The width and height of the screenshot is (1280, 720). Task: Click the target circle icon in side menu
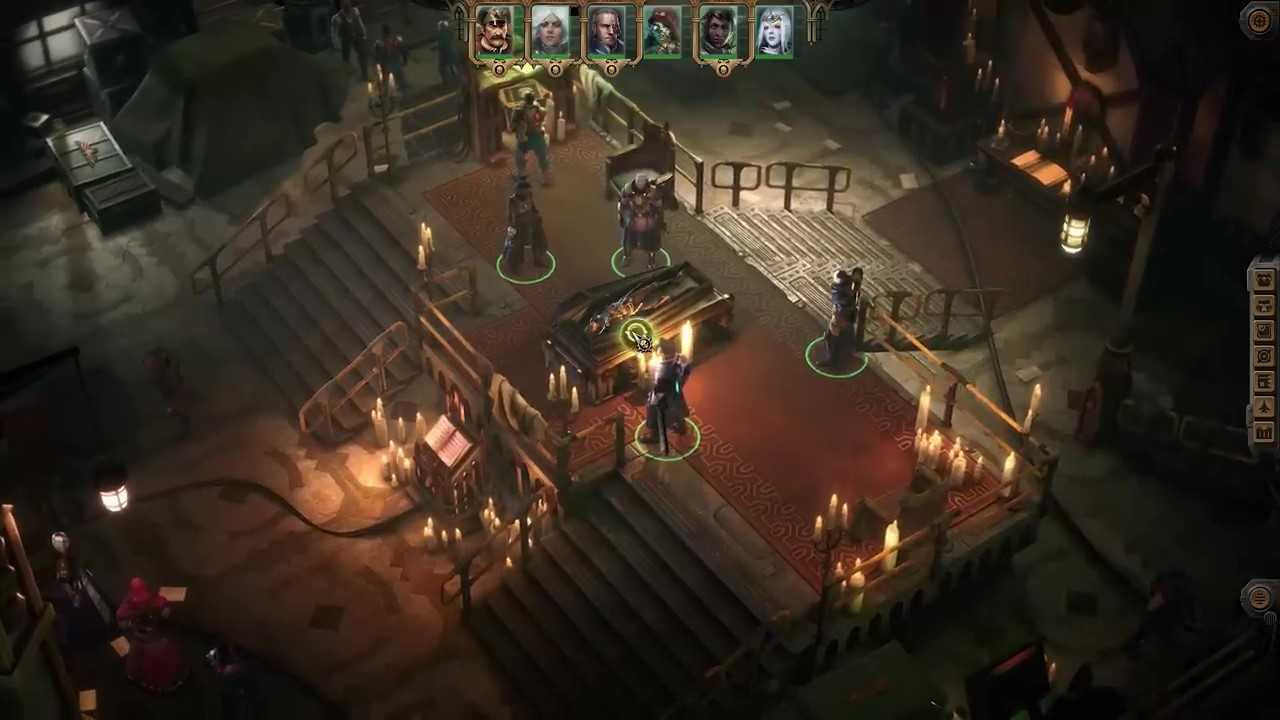tap(1264, 356)
